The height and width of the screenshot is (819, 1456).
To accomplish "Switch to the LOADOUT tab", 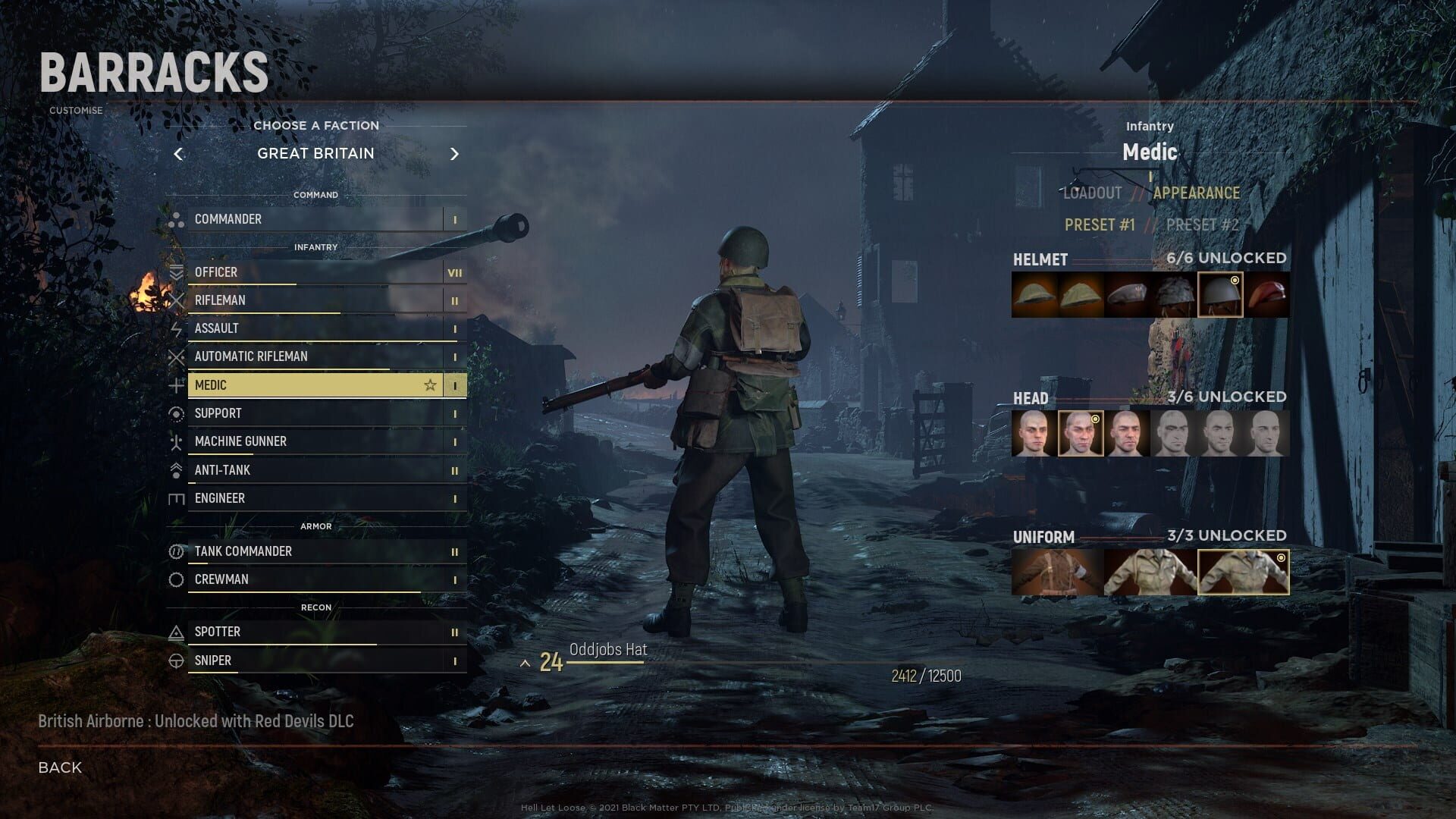I will 1092,193.
